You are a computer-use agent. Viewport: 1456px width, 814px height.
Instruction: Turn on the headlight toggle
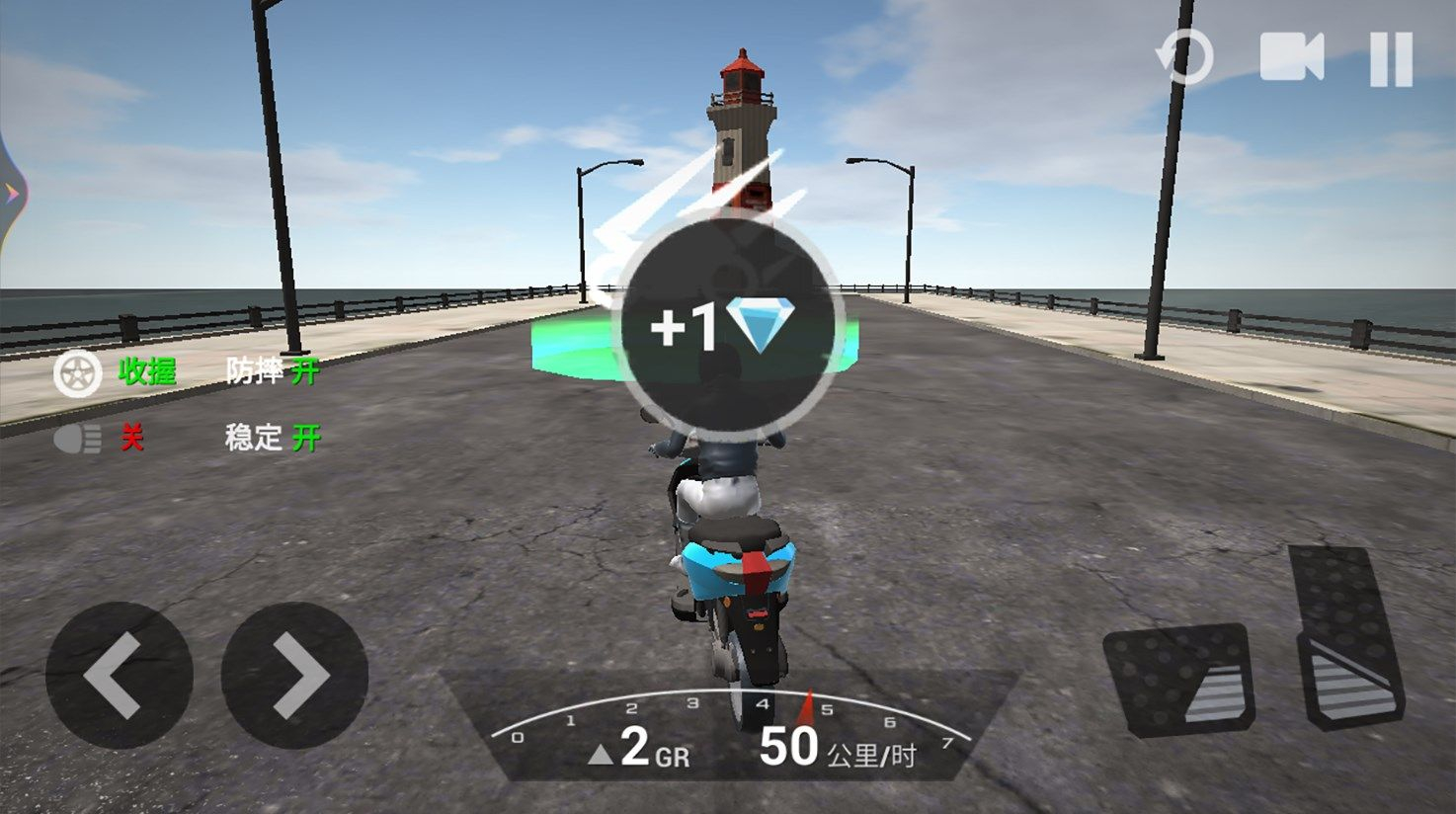point(99,438)
